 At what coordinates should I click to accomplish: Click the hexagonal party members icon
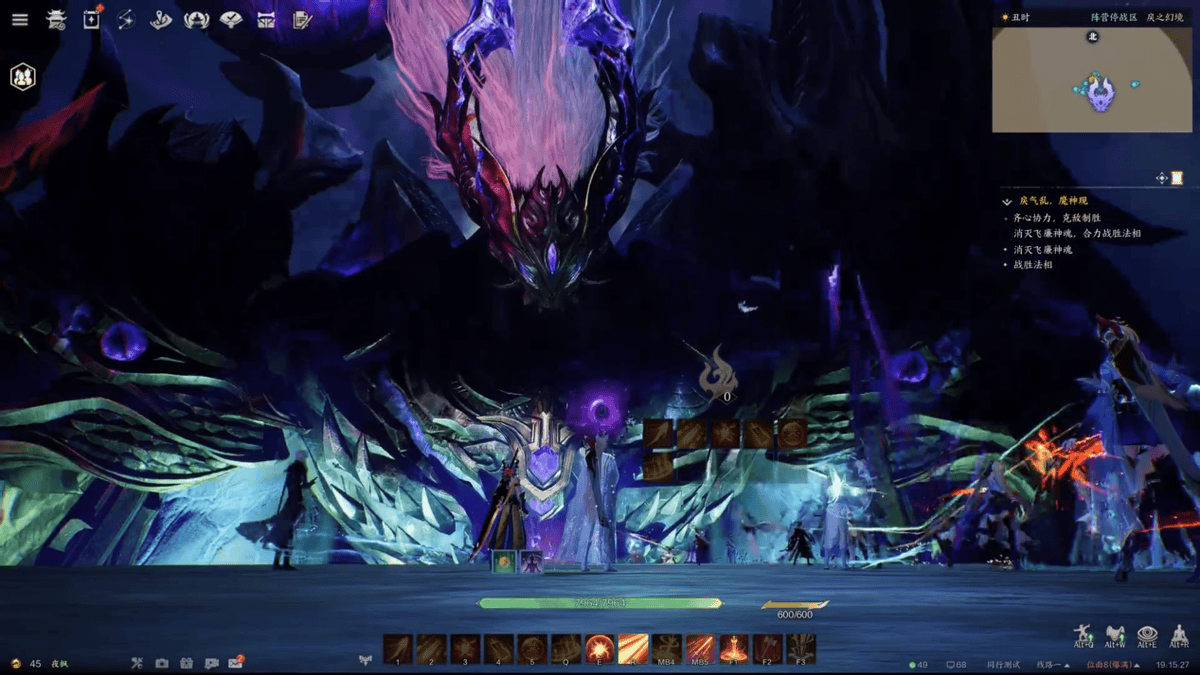(x=23, y=77)
